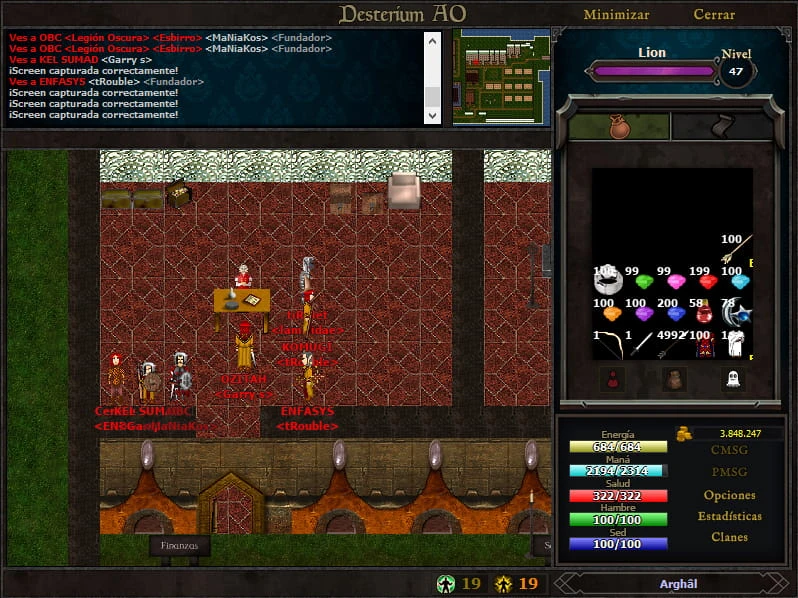This screenshot has height=598, width=798.
Task: Select the red gem stack
Action: point(708,281)
